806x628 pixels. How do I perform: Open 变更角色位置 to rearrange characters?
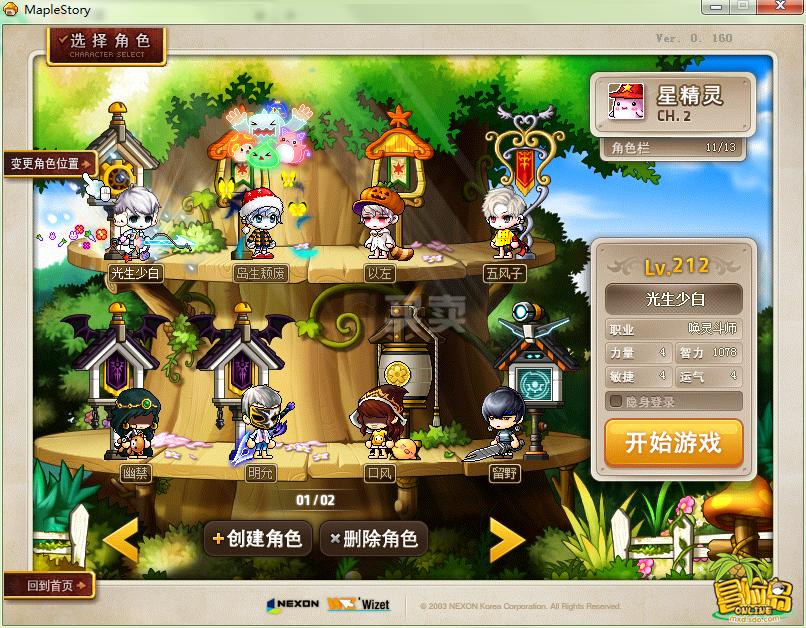50,163
